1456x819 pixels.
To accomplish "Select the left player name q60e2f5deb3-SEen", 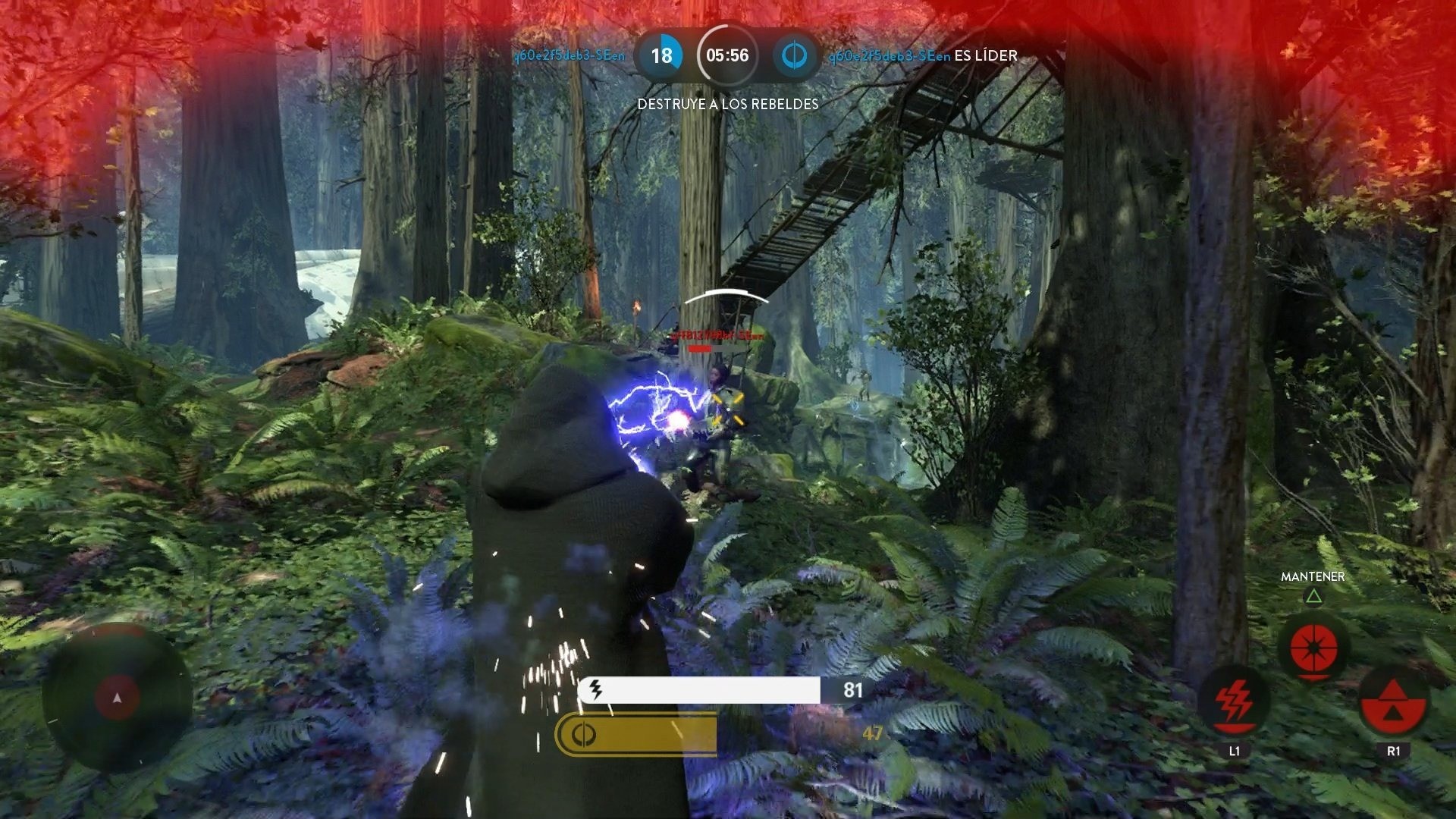I will (570, 55).
